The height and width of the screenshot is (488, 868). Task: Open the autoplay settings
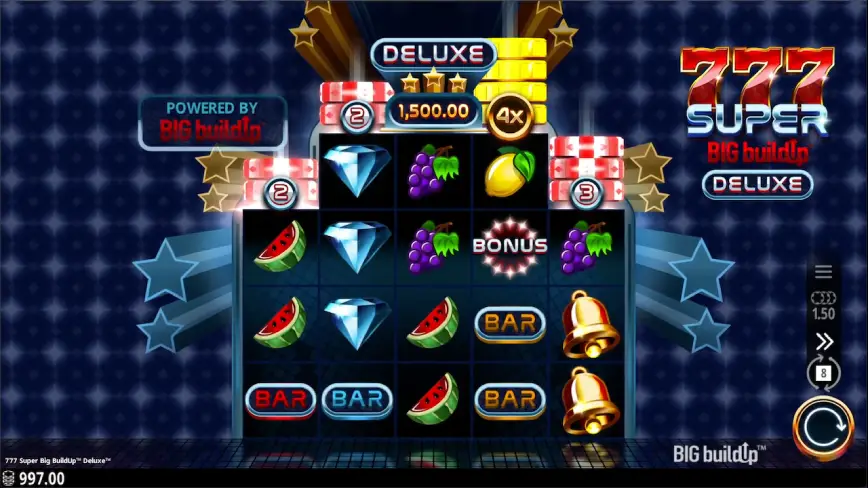[824, 374]
